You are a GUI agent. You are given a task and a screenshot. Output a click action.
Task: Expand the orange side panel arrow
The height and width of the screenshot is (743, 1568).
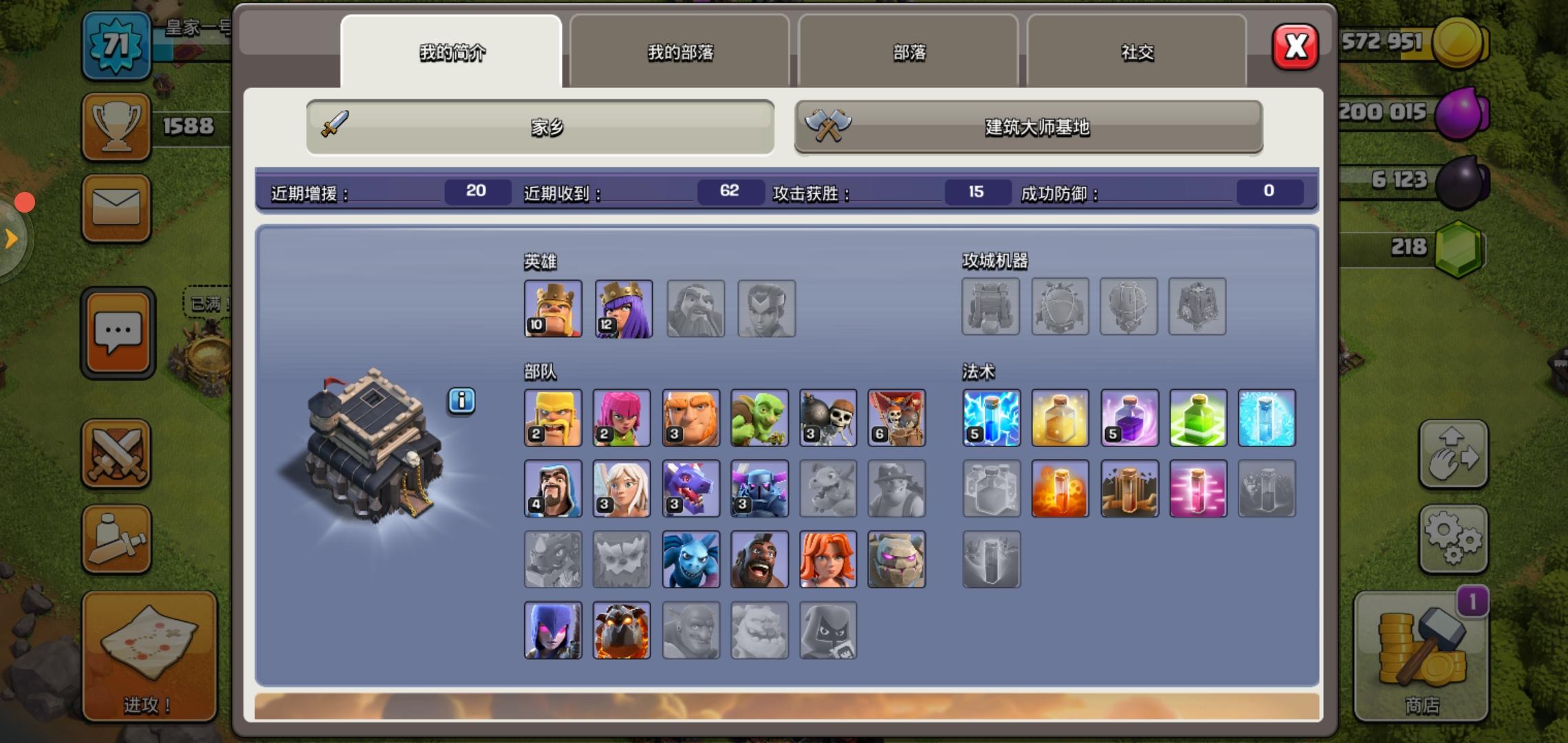tap(10, 237)
